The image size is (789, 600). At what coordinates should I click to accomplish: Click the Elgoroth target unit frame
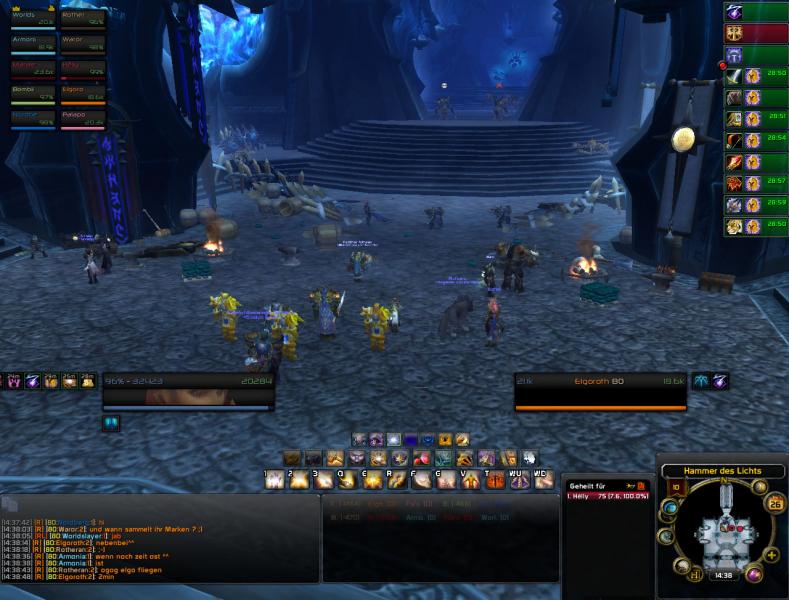(x=600, y=390)
